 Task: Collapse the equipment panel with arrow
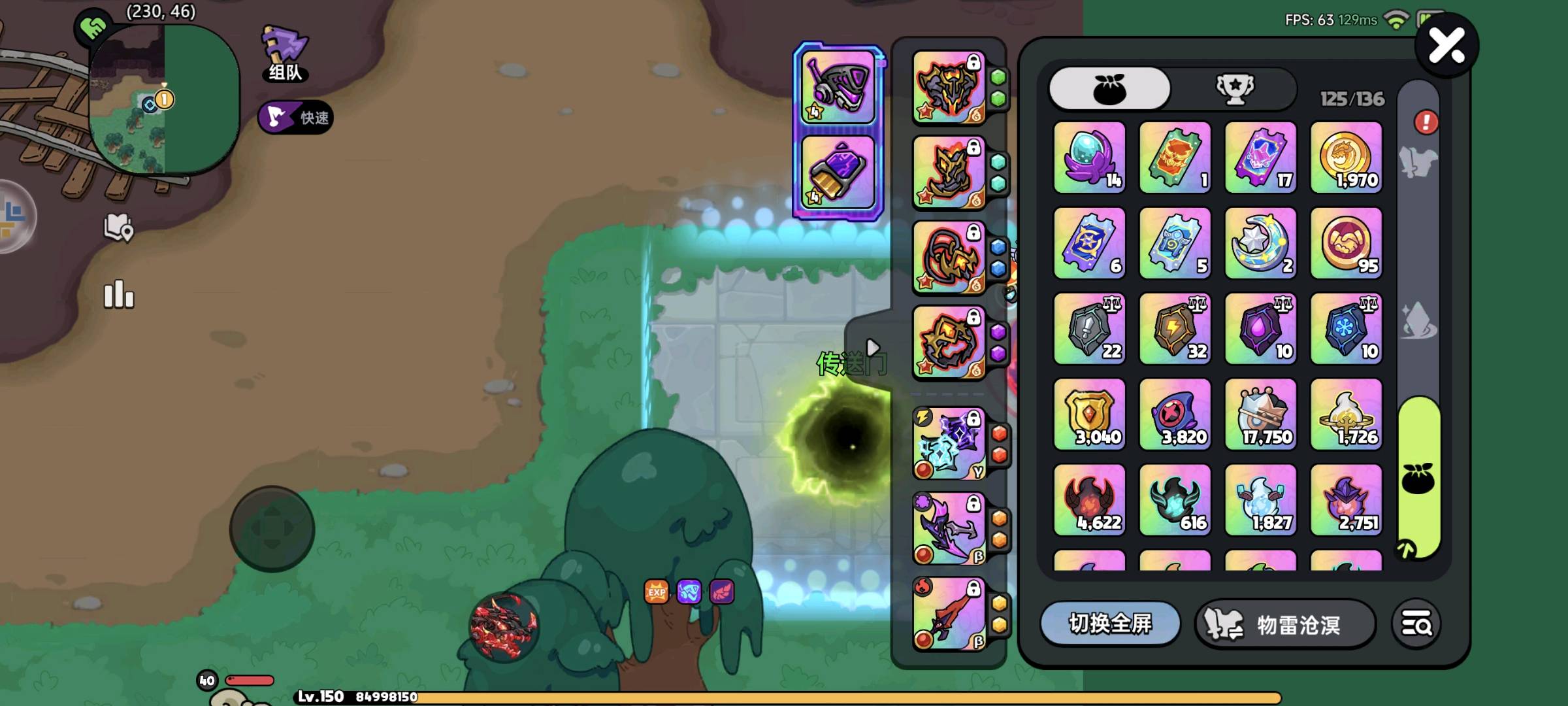point(872,347)
